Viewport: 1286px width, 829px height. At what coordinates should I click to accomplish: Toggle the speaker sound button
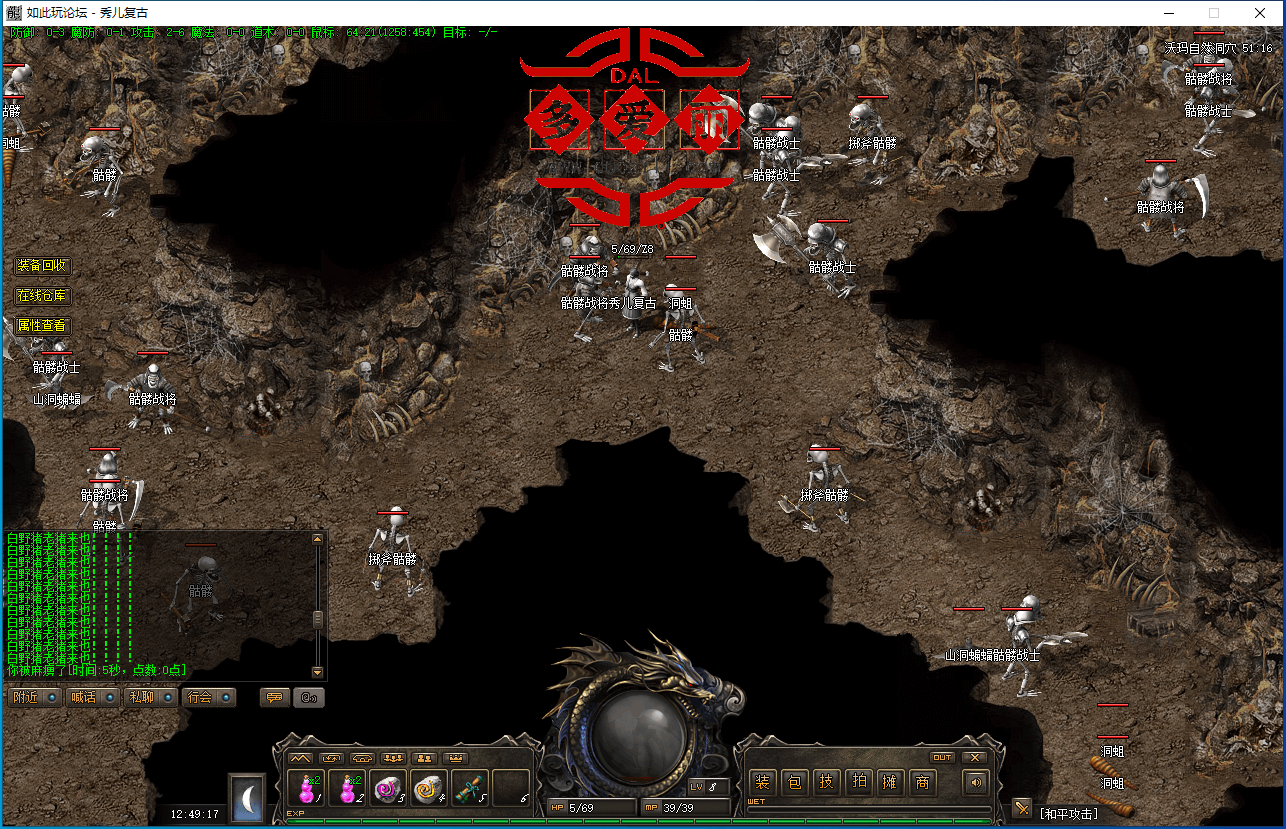(x=973, y=782)
